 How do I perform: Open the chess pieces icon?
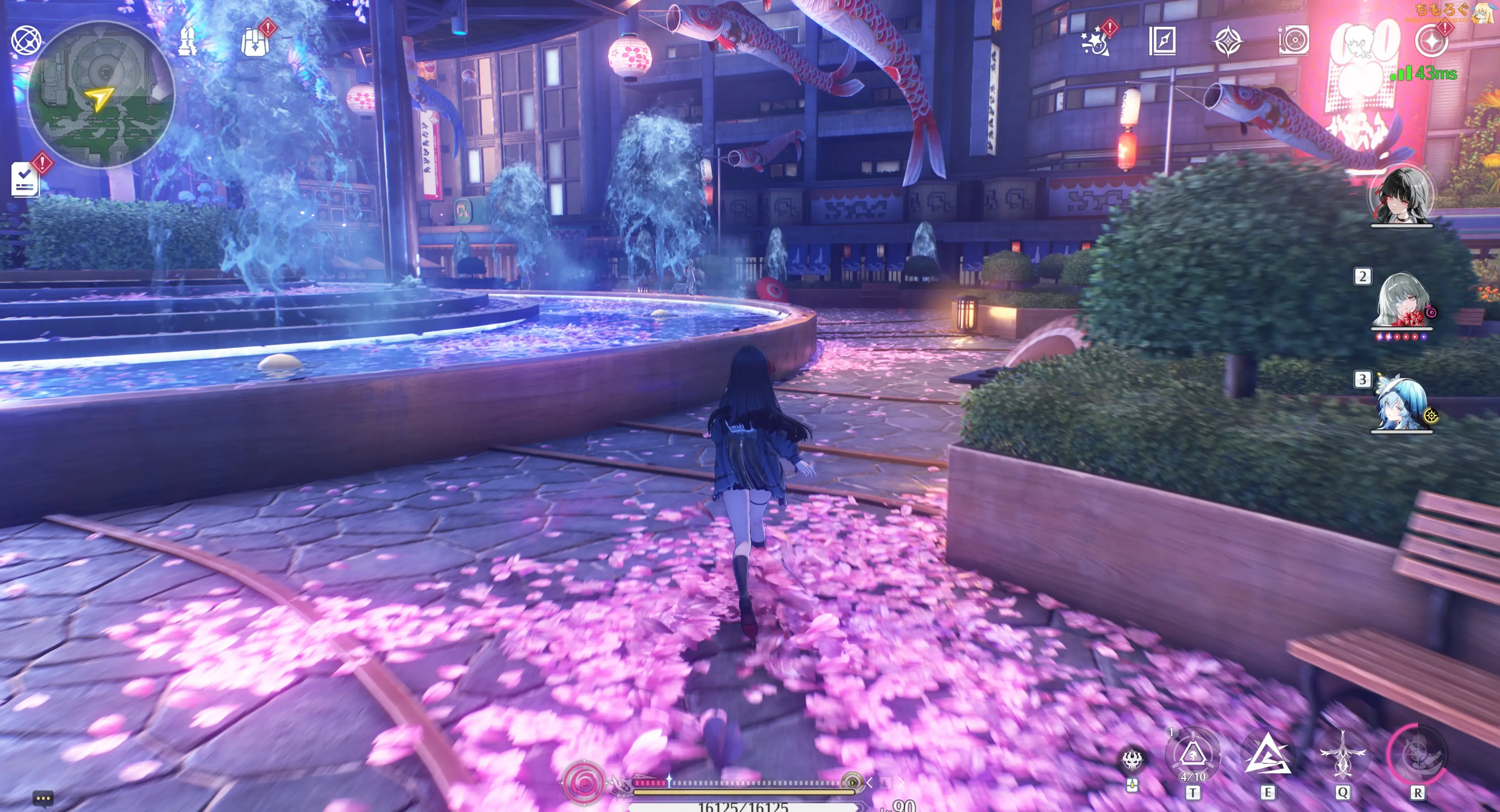click(187, 41)
